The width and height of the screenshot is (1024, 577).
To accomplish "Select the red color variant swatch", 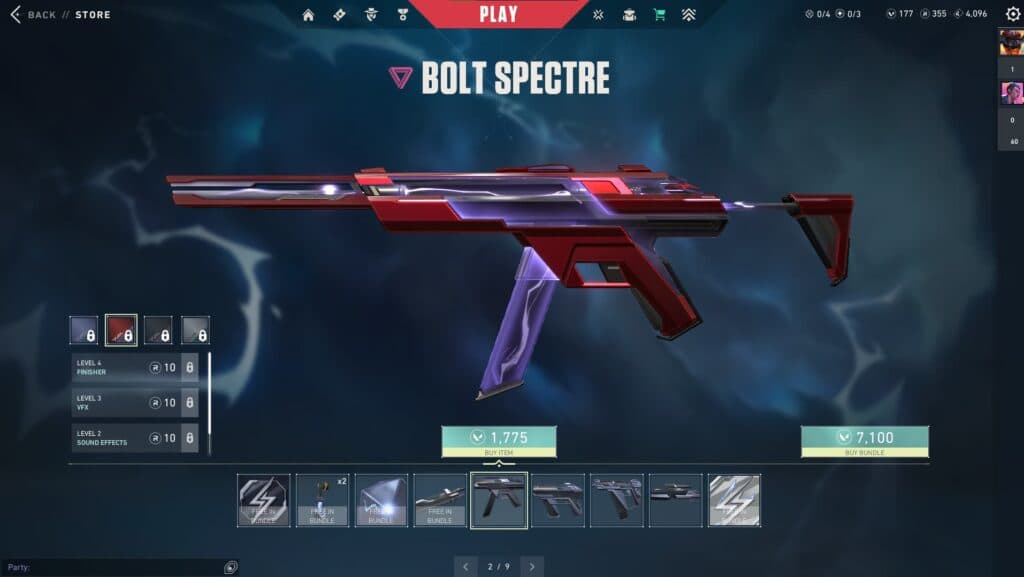I will (121, 330).
